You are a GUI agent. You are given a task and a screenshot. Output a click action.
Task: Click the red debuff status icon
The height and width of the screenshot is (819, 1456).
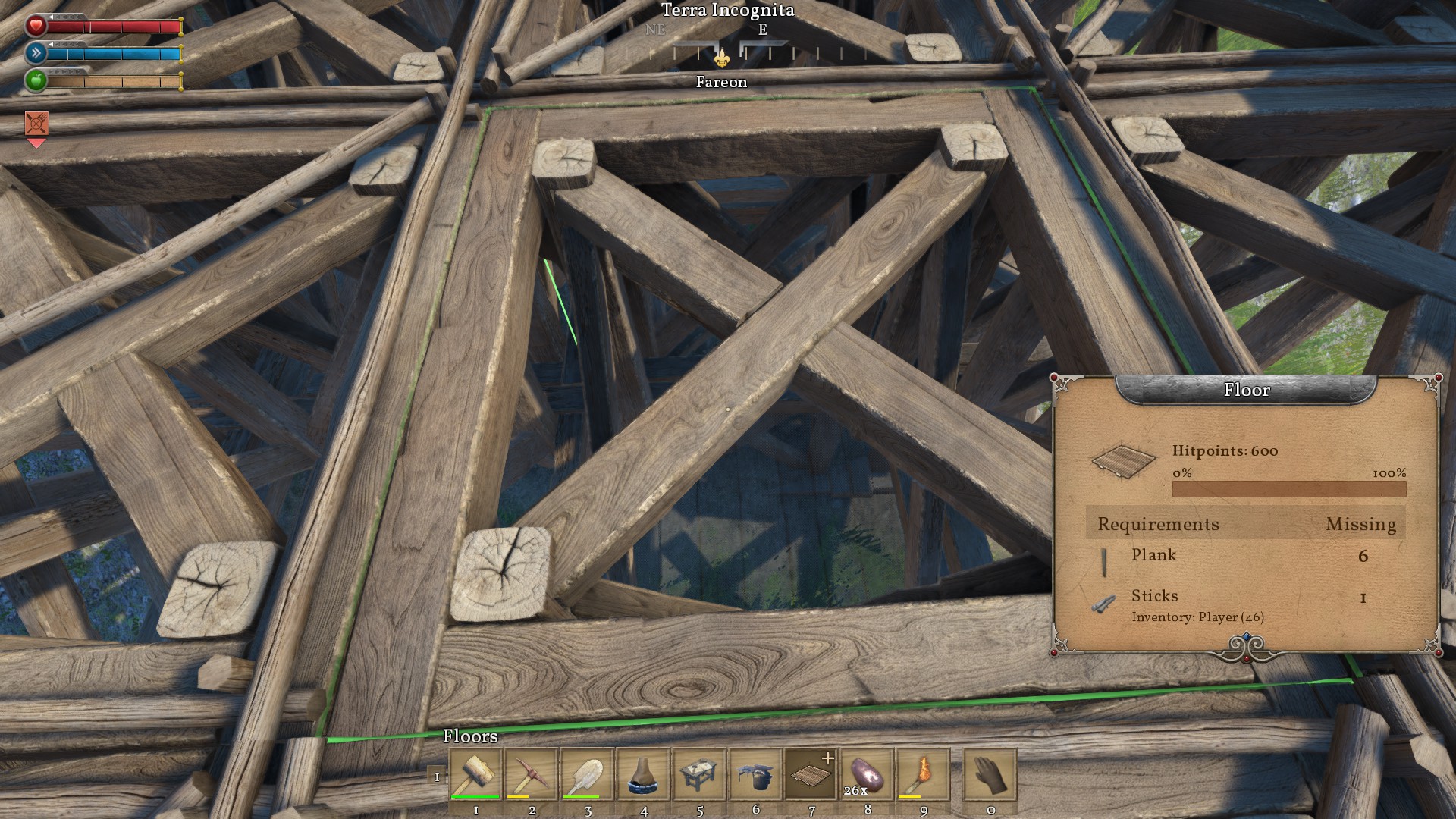[36, 123]
